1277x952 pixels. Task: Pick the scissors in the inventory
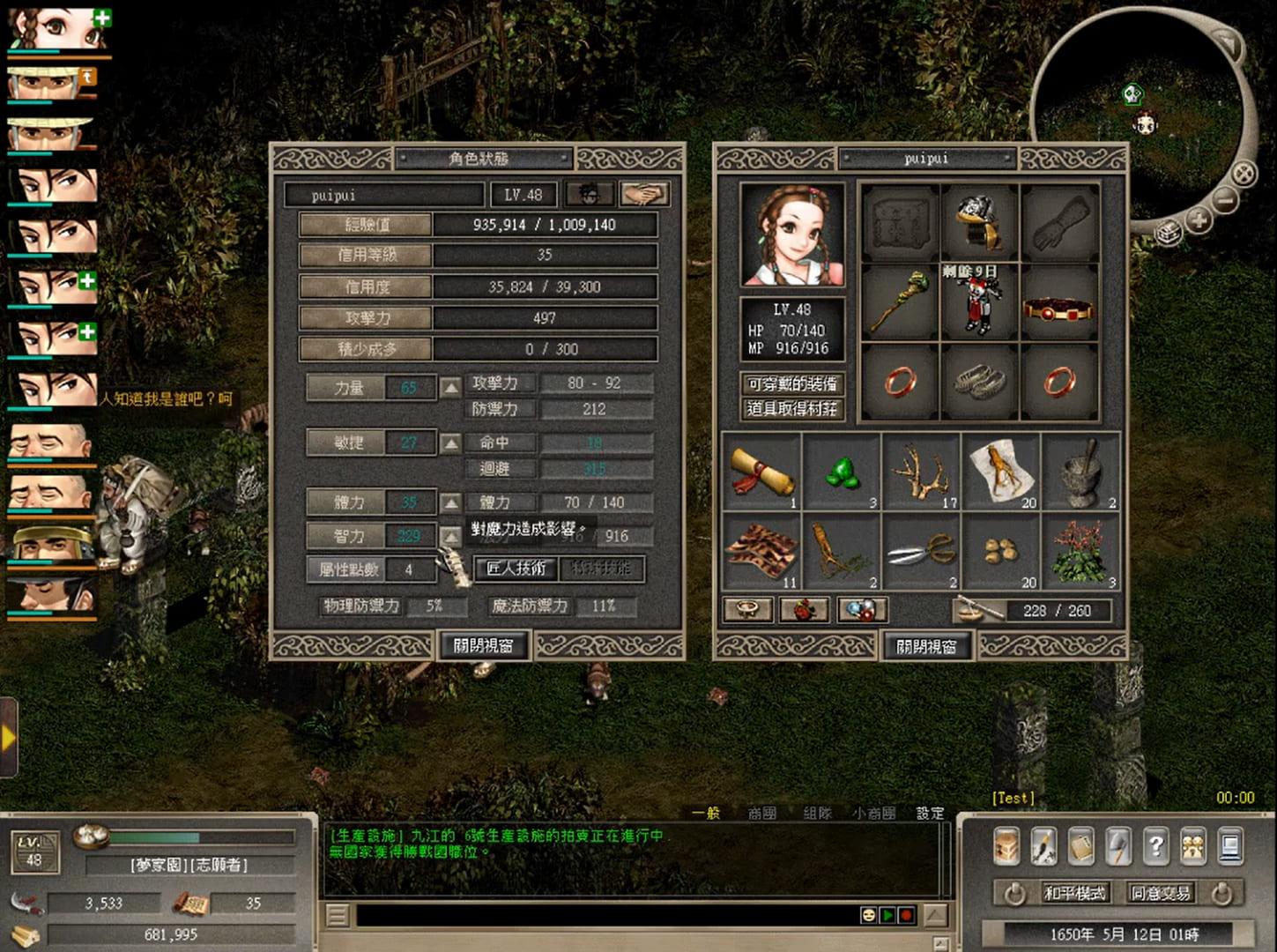coord(920,552)
